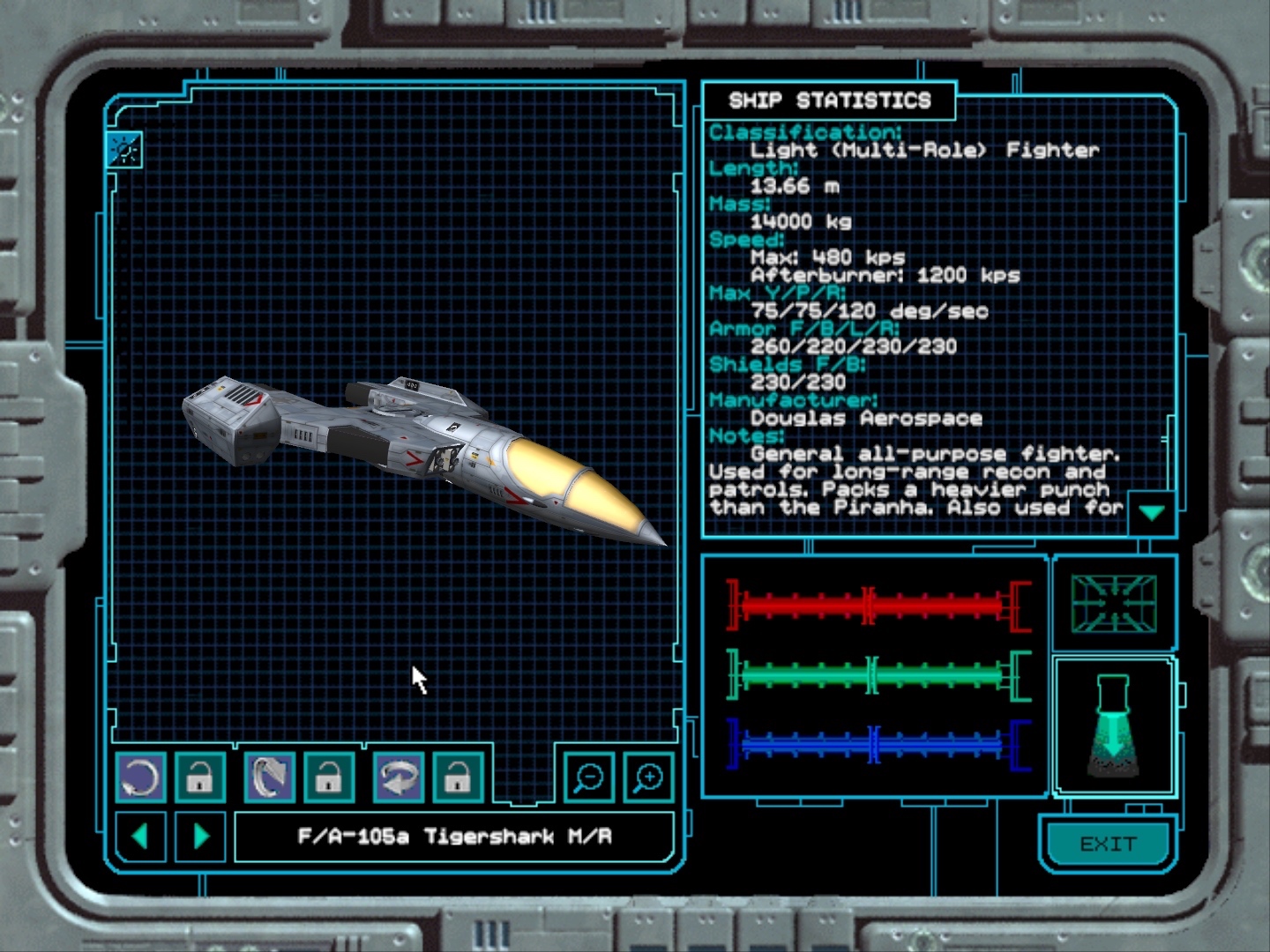Show the next ship with right arrow
Viewport: 1270px width, 952px height.
(x=201, y=836)
